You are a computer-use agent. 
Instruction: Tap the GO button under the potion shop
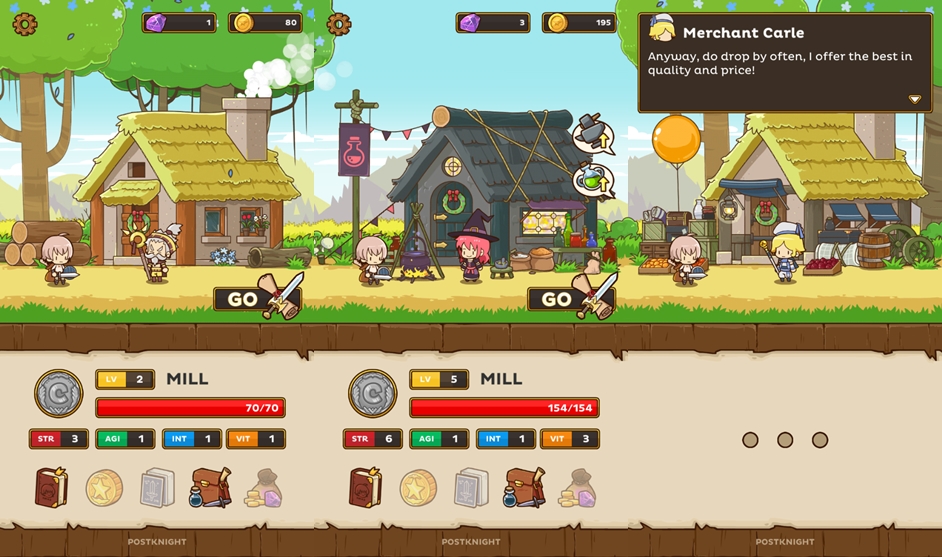pyautogui.click(x=557, y=299)
